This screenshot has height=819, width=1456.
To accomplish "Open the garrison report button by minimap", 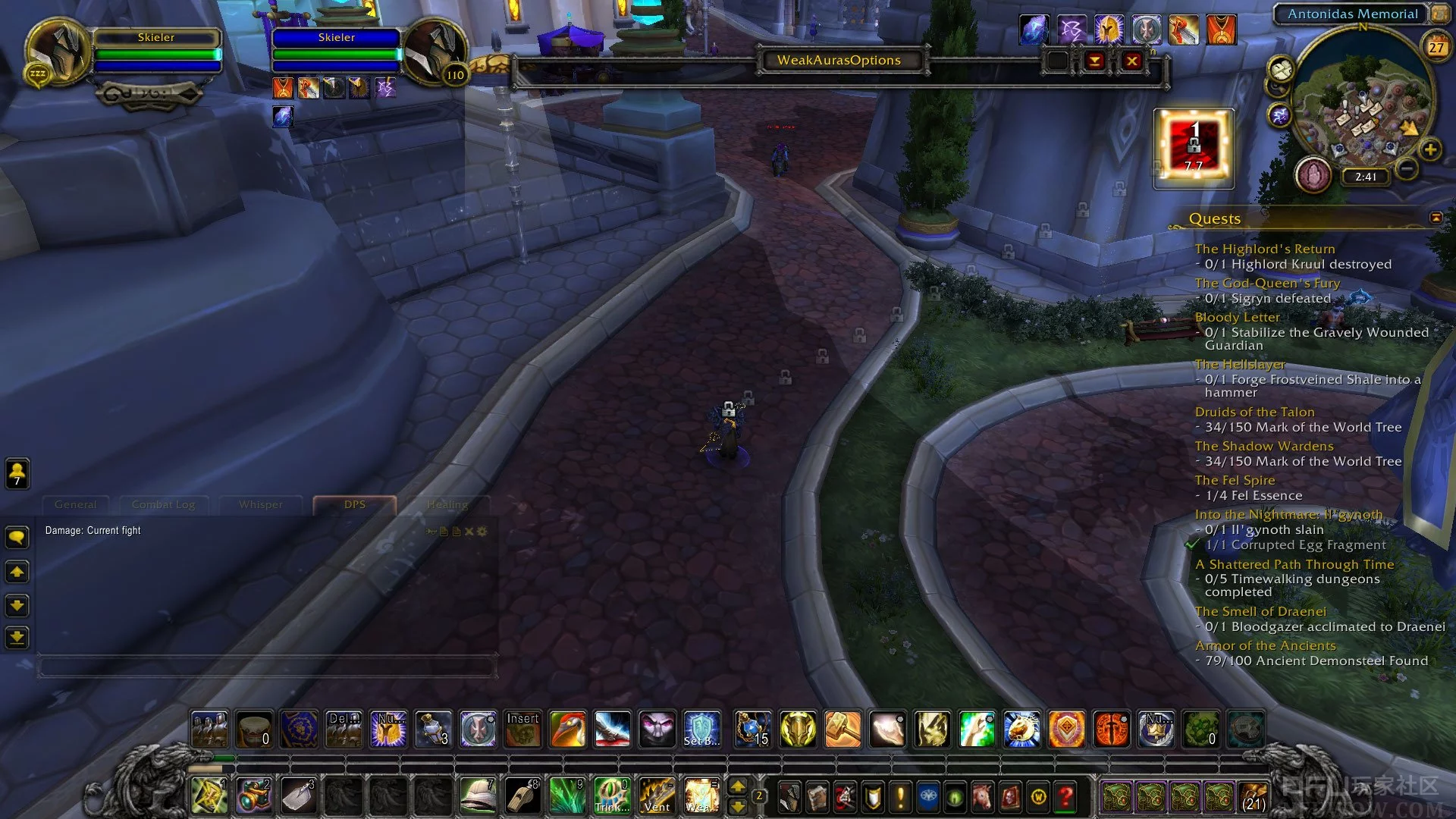I will (x=1313, y=175).
